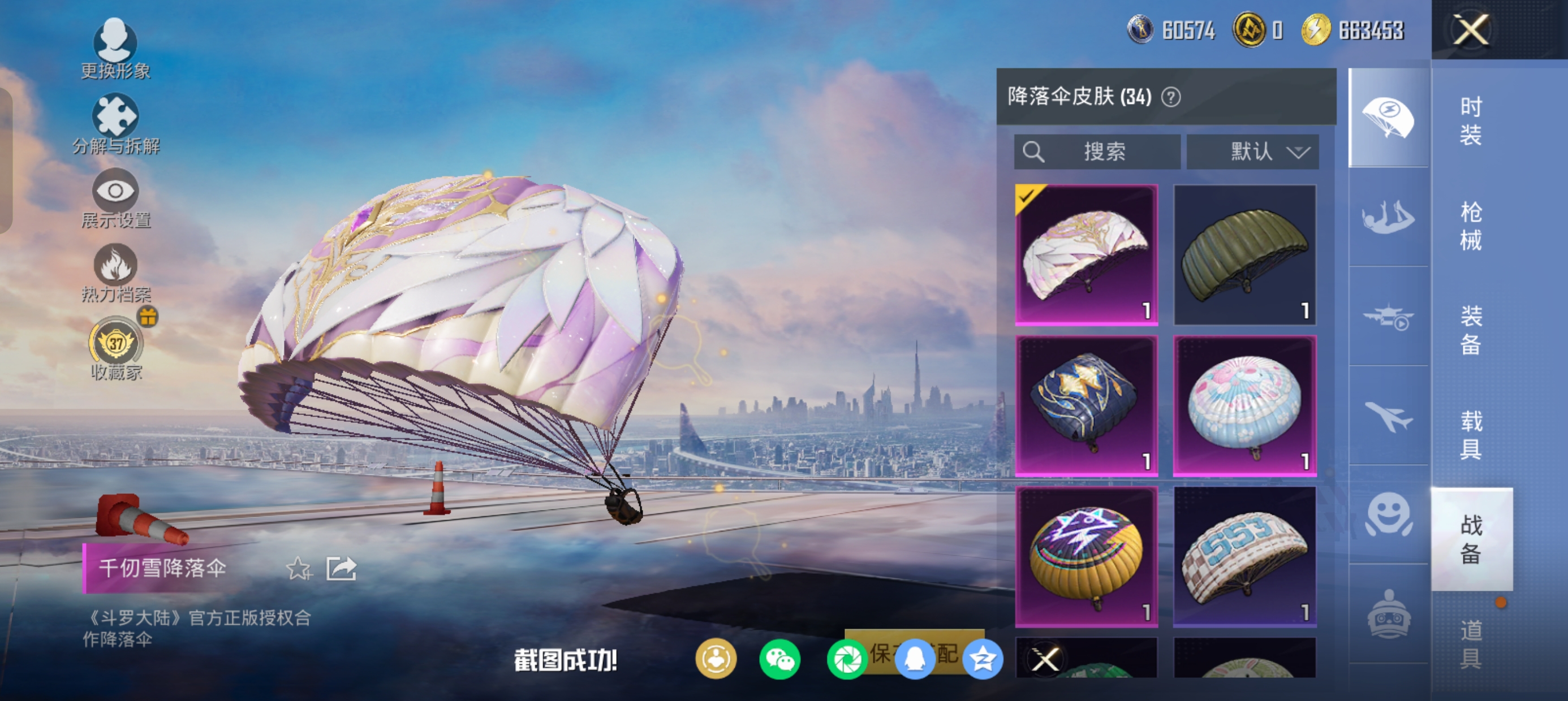Click the help question mark by 降落伞皮肤
This screenshot has height=701, width=1568.
coord(1170,97)
